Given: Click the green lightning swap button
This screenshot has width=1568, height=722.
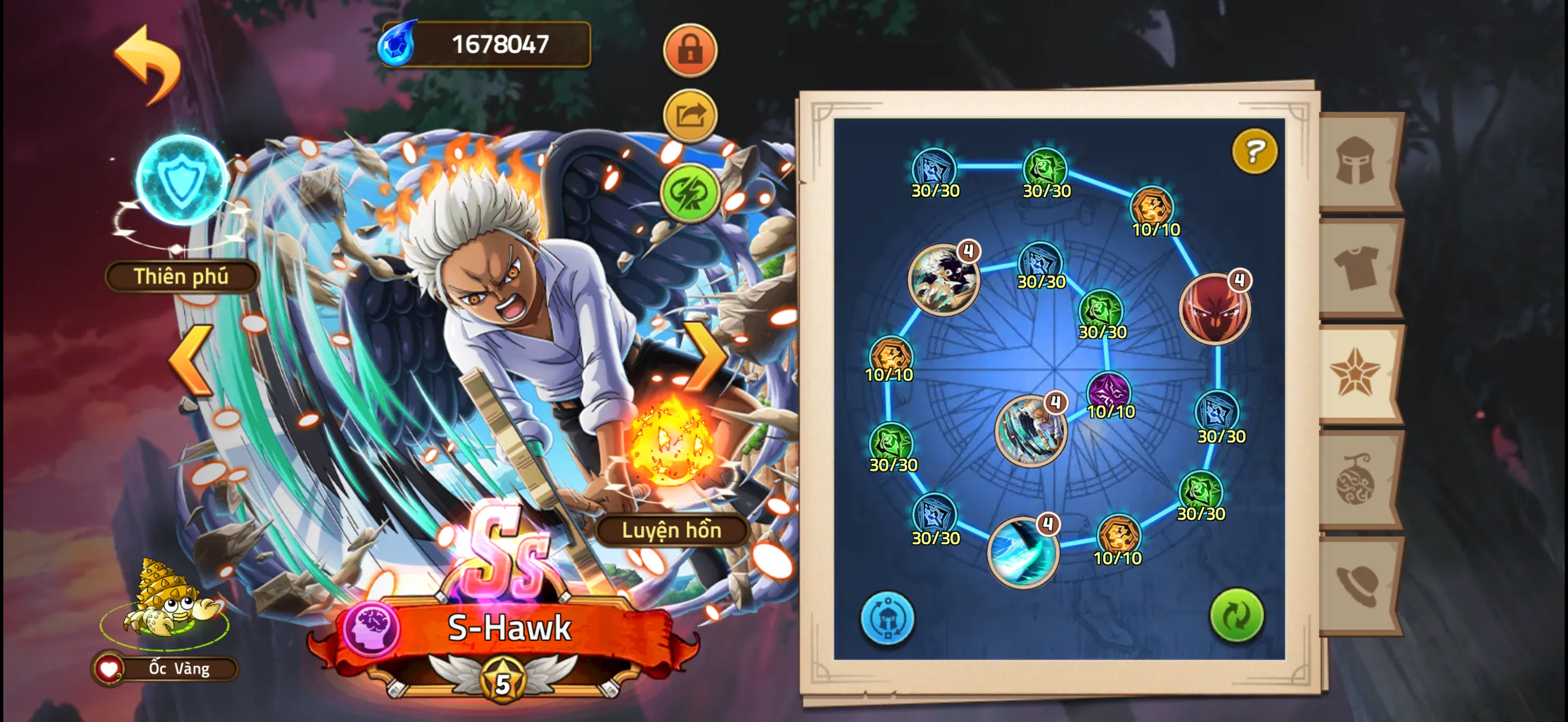Looking at the screenshot, I should pyautogui.click(x=689, y=193).
